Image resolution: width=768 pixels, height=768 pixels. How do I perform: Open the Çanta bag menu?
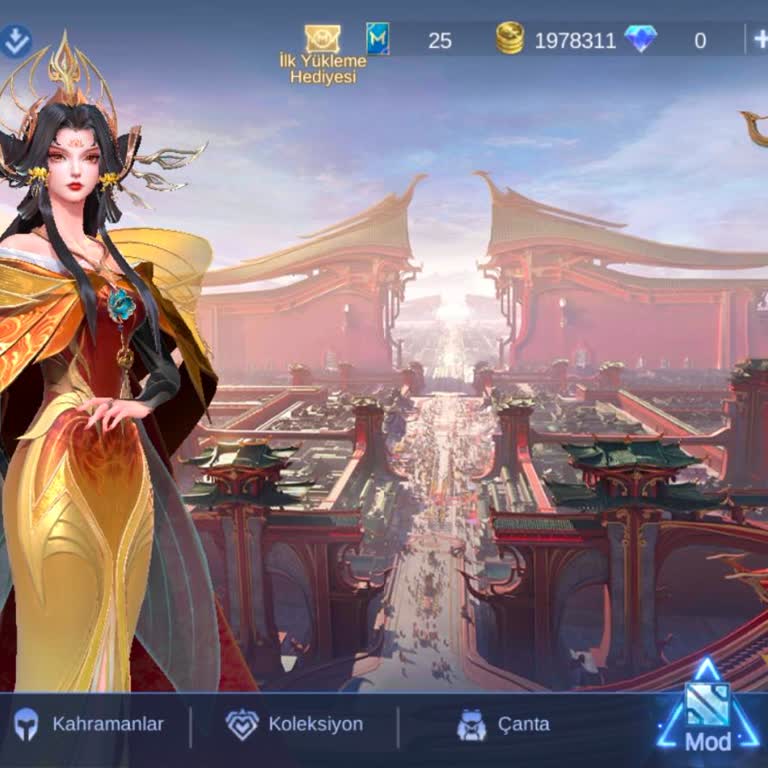[503, 724]
